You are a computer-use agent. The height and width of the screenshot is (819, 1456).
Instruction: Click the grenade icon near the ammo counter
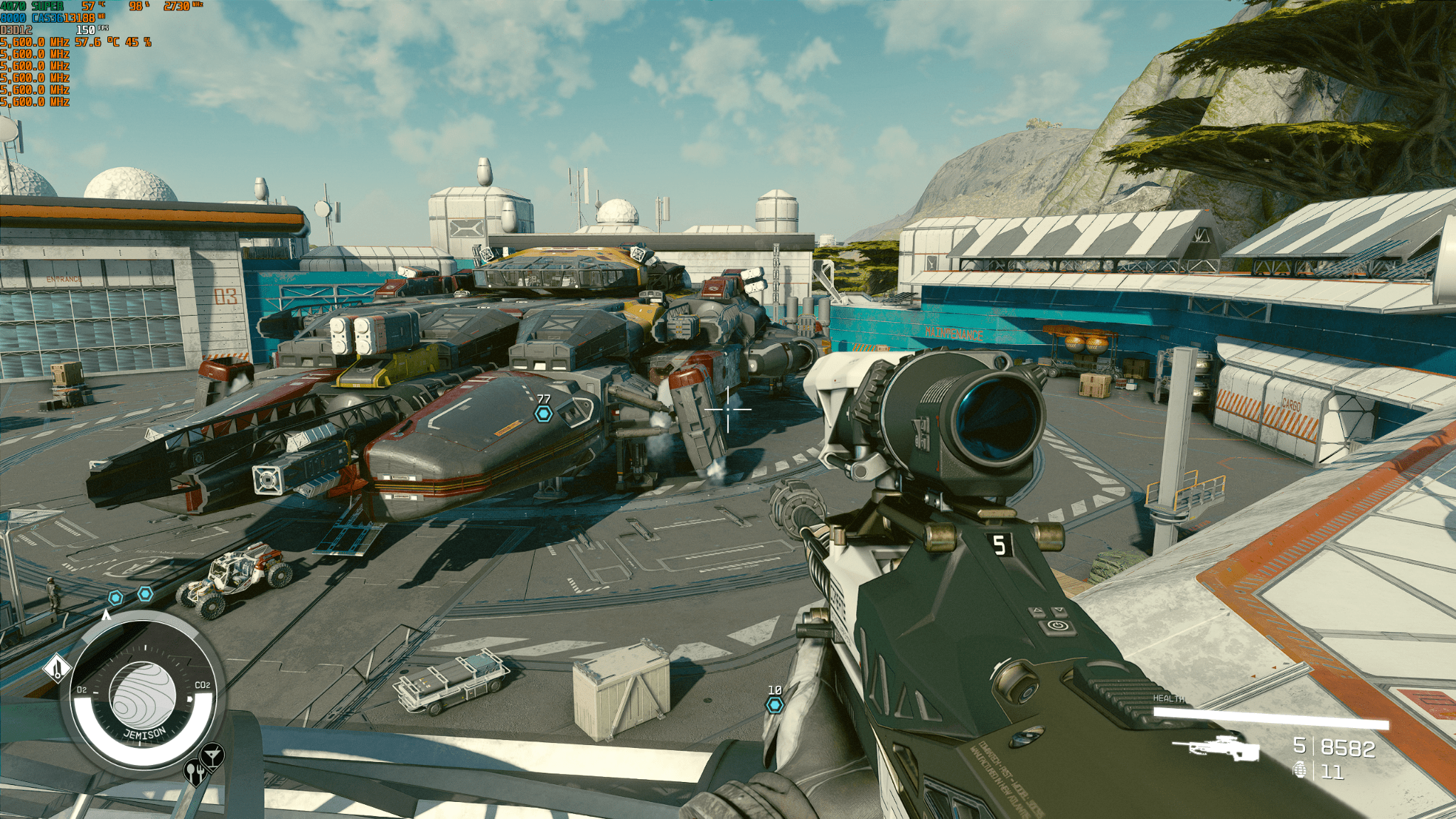tap(1300, 770)
